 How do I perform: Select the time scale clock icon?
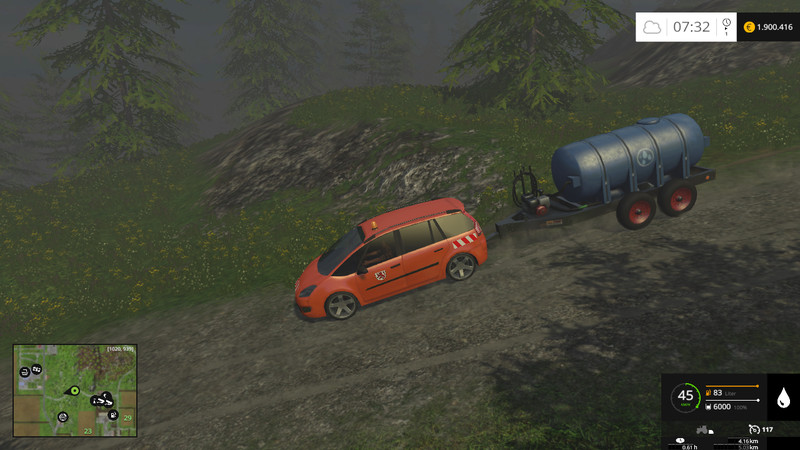pos(725,25)
